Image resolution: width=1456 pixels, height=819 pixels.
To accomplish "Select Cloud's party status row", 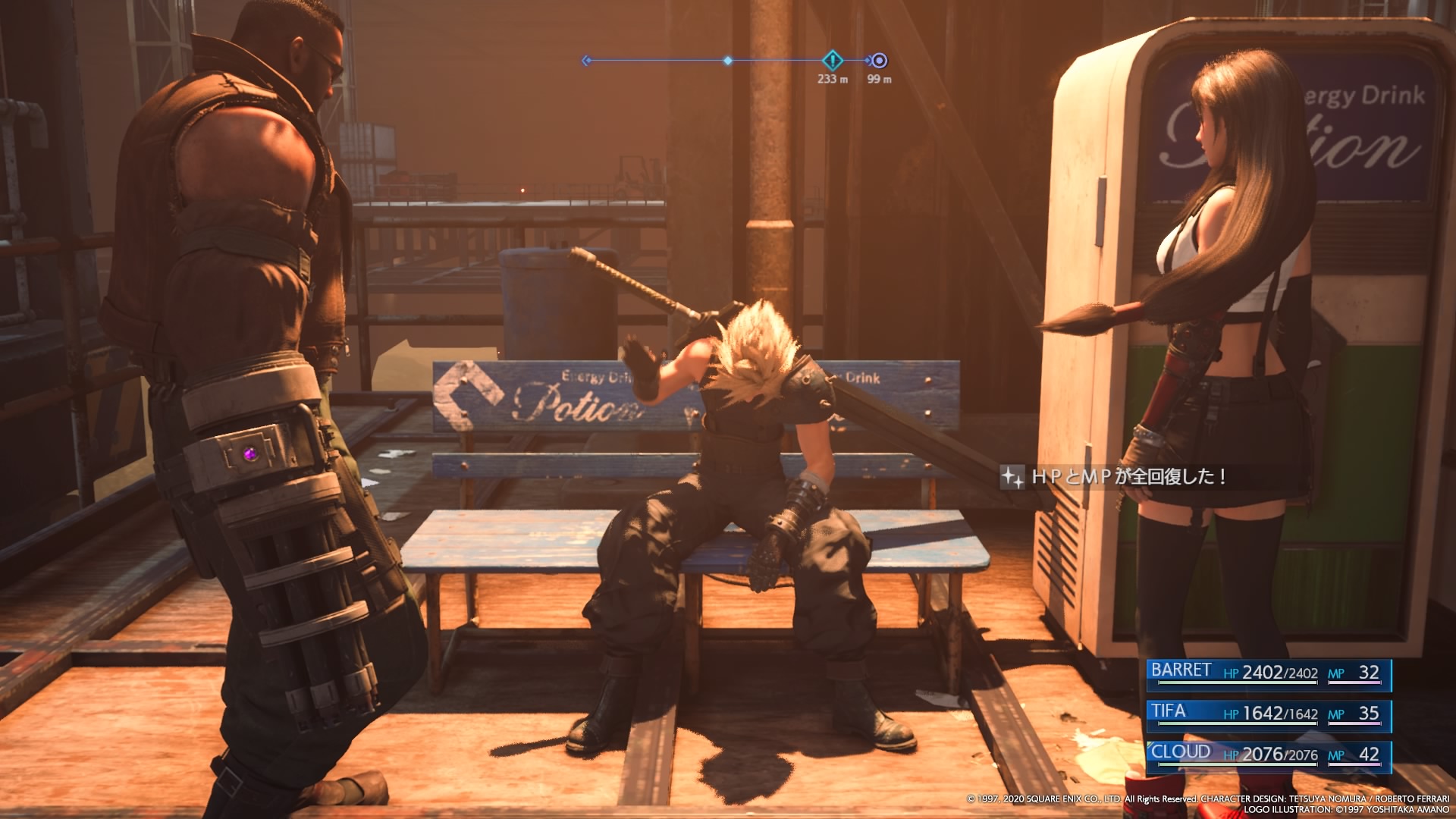I will click(x=1268, y=755).
